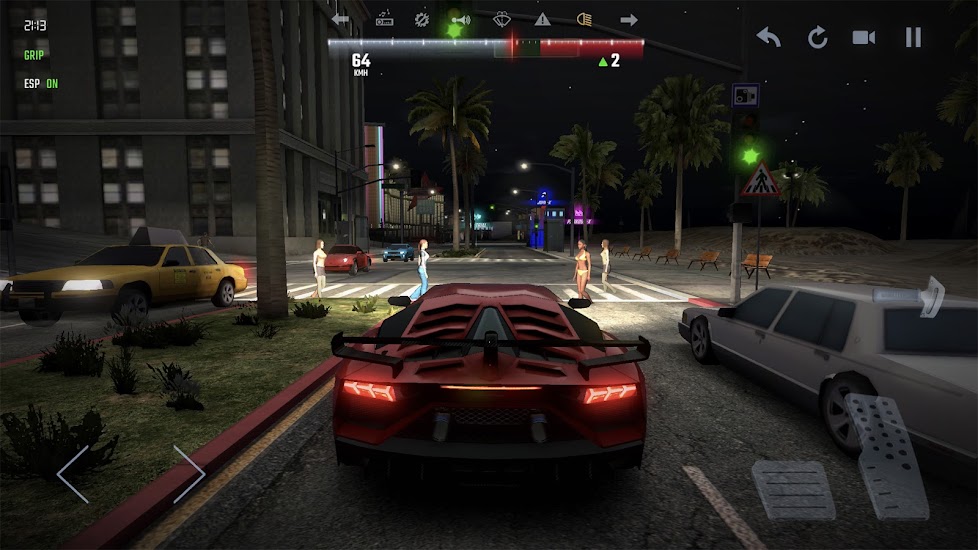Reset the car with circular arrow
Screen dimensions: 978x550
[818, 37]
